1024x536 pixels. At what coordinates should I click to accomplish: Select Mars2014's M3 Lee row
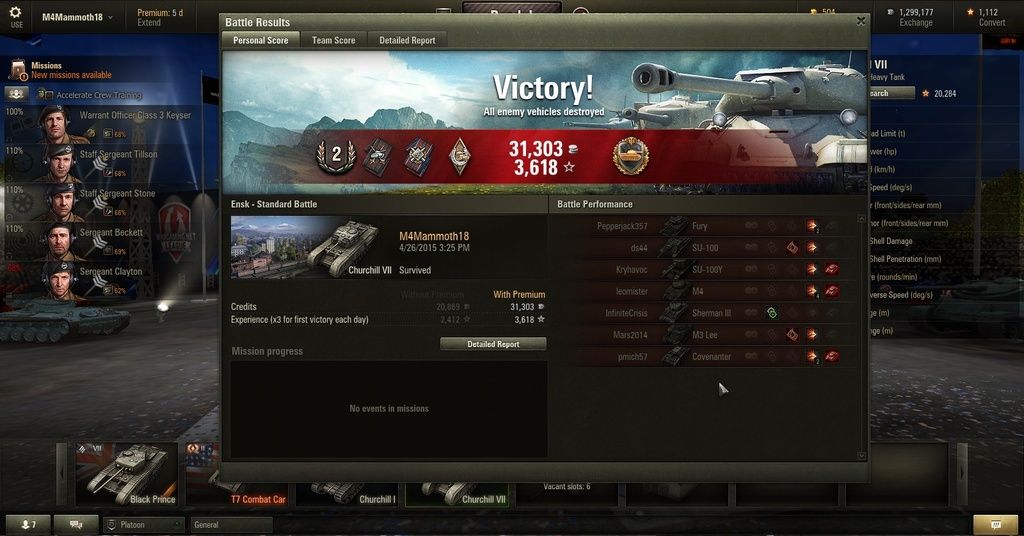pos(705,335)
